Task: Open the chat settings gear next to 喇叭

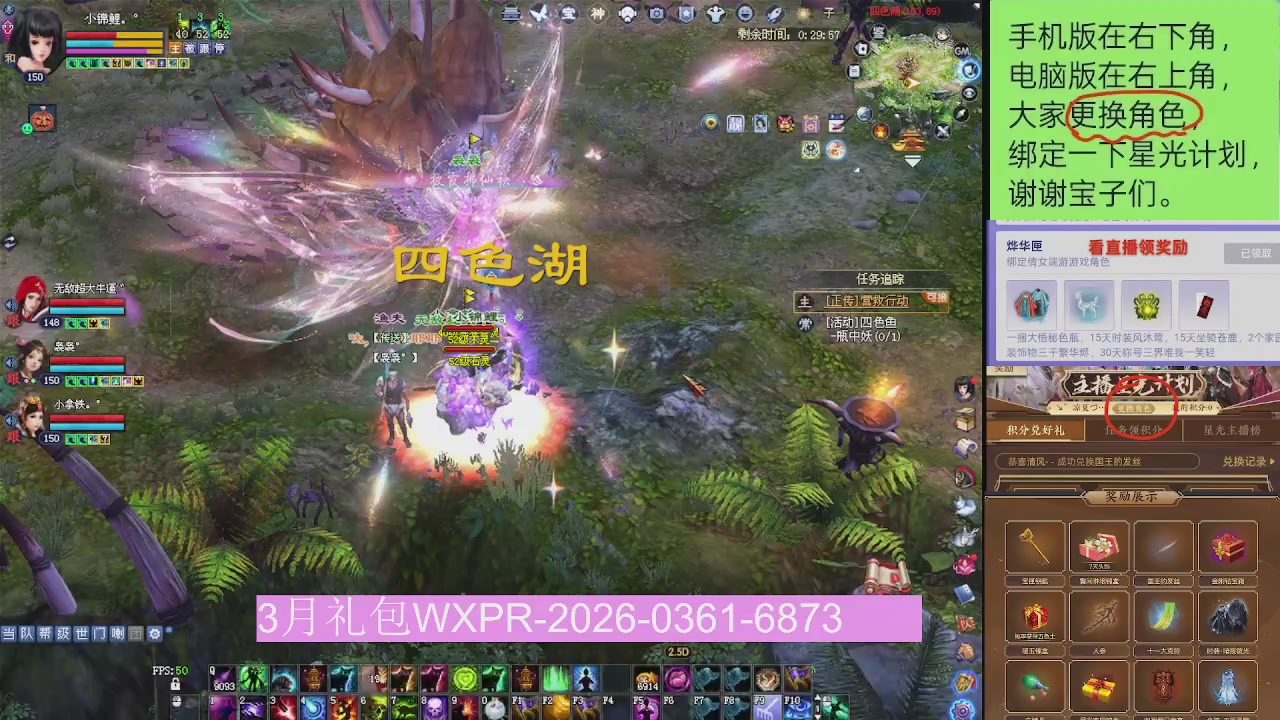Action: coord(154,634)
